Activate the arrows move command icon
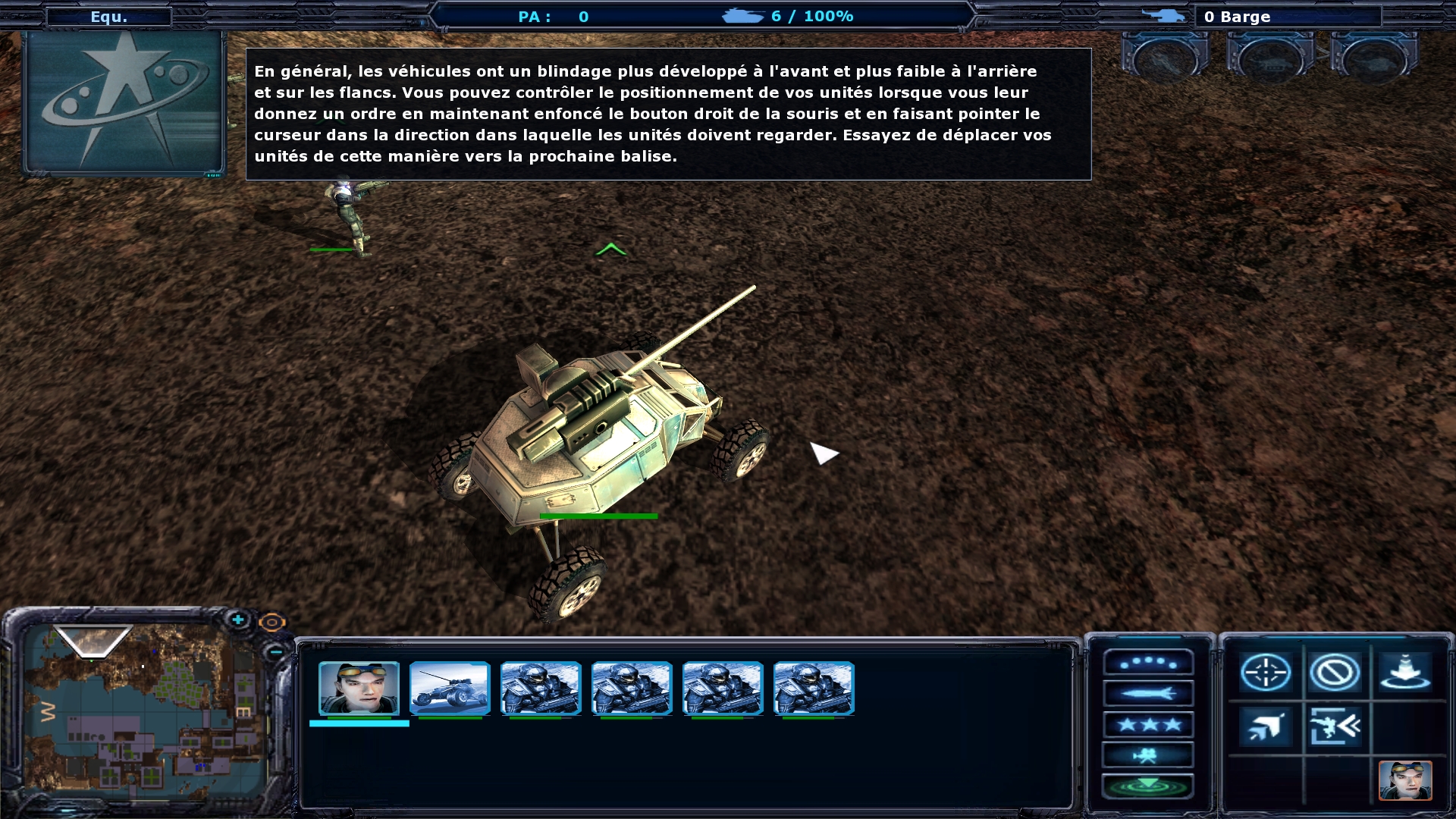 click(x=1266, y=726)
